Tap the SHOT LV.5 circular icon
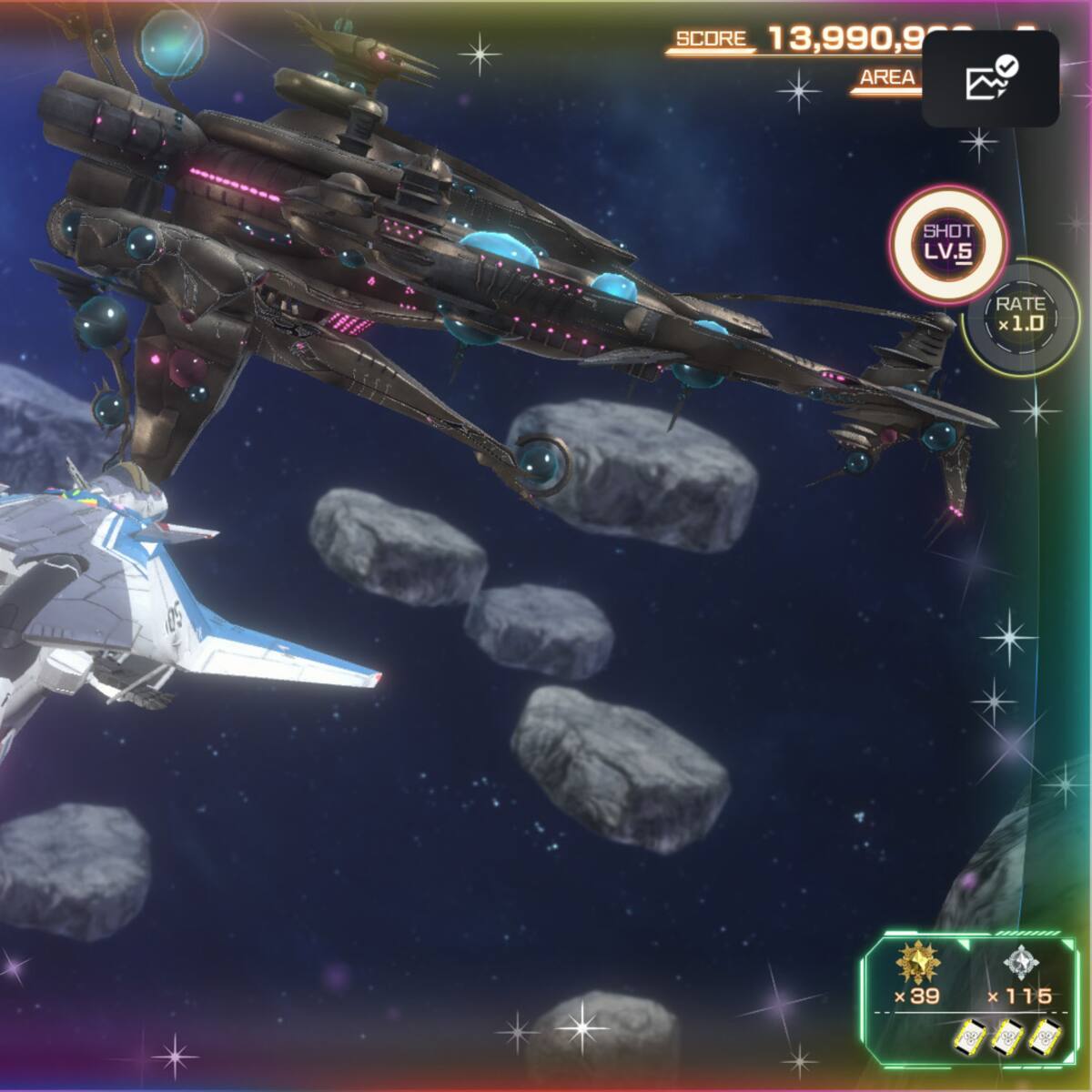This screenshot has width=1092, height=1092. tap(948, 243)
